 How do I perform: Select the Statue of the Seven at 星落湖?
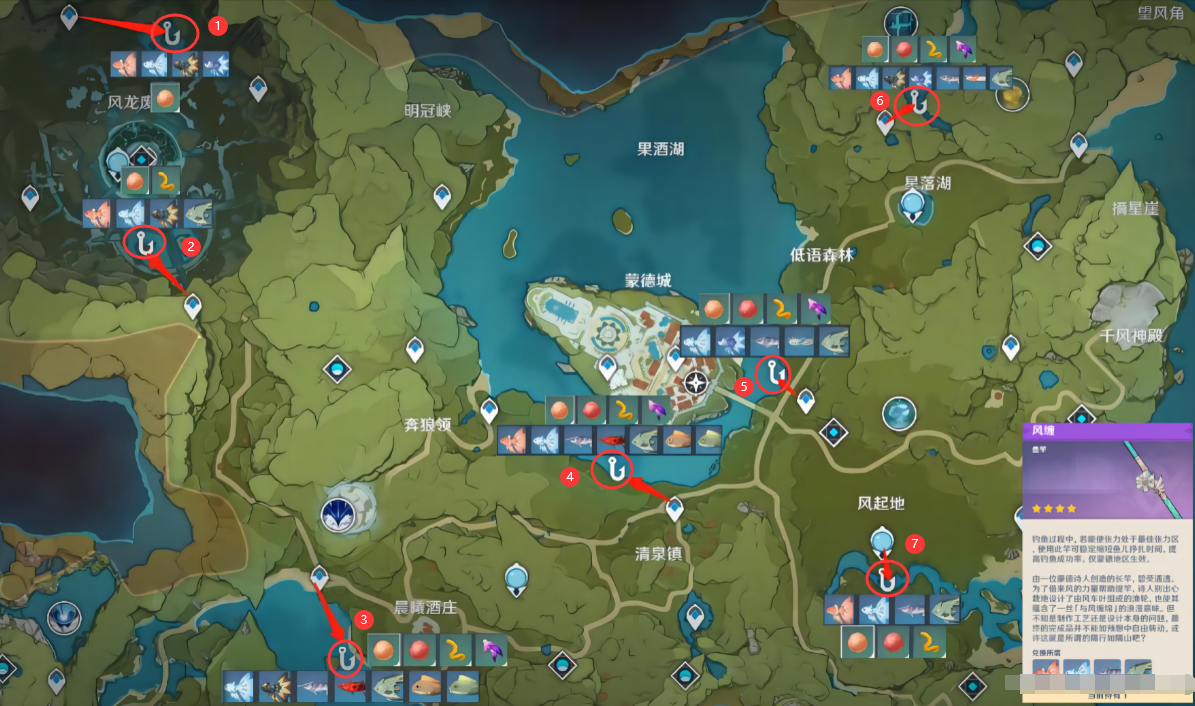coord(912,206)
